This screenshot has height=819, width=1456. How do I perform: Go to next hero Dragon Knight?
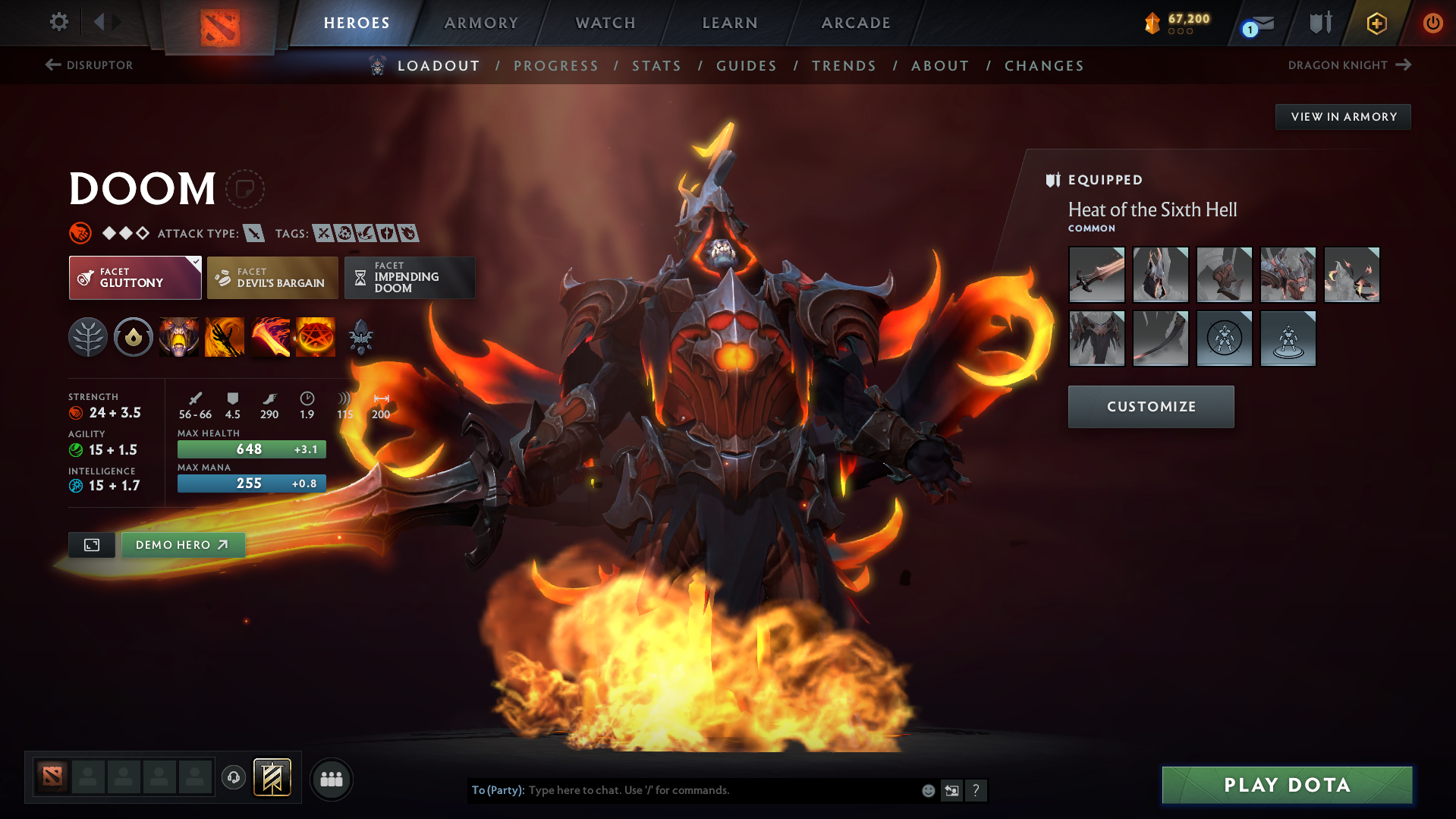coord(1349,65)
